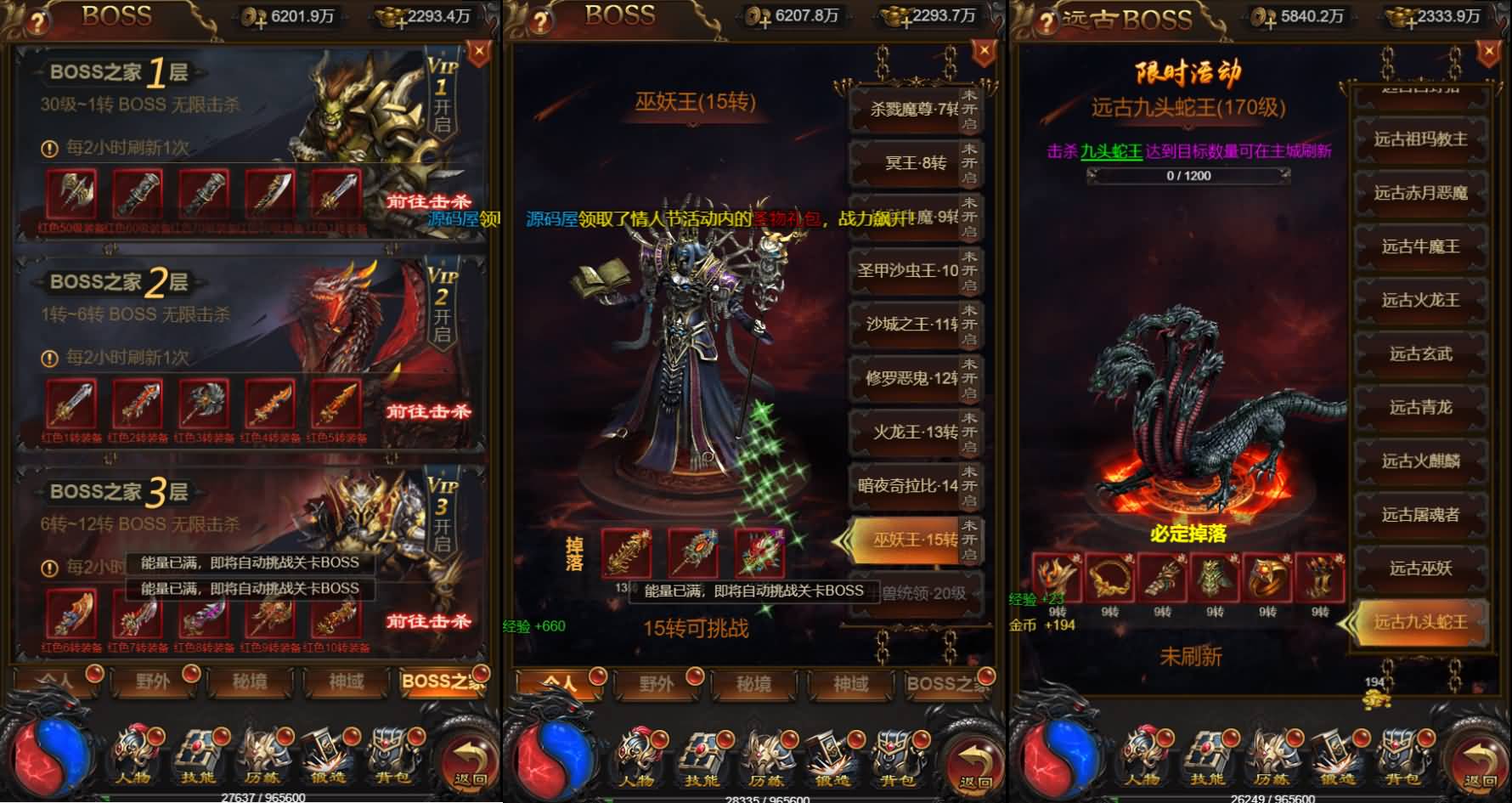The width and height of the screenshot is (1512, 803).
Task: Tap 前往击杀 for BOSS之家 2层
Action: click(428, 412)
